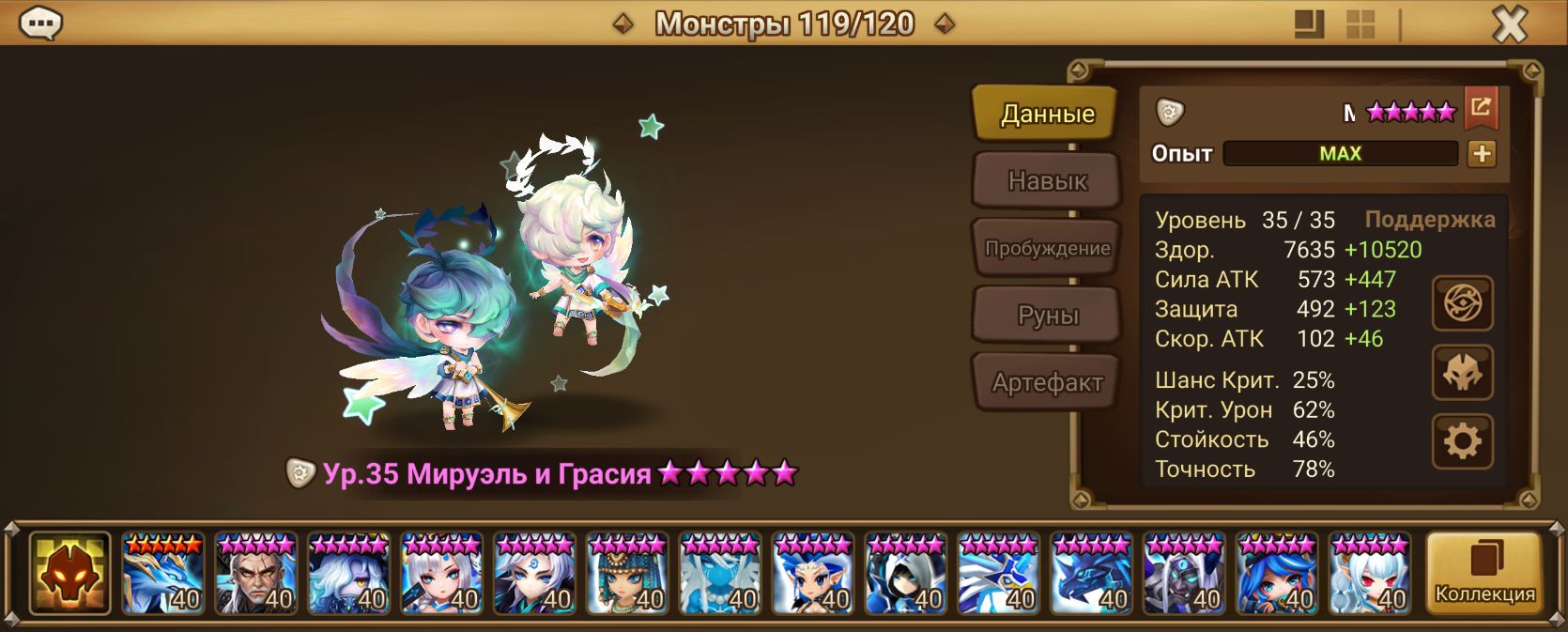Select the Артефакт tab
This screenshot has width=1568, height=632.
coord(1047,382)
